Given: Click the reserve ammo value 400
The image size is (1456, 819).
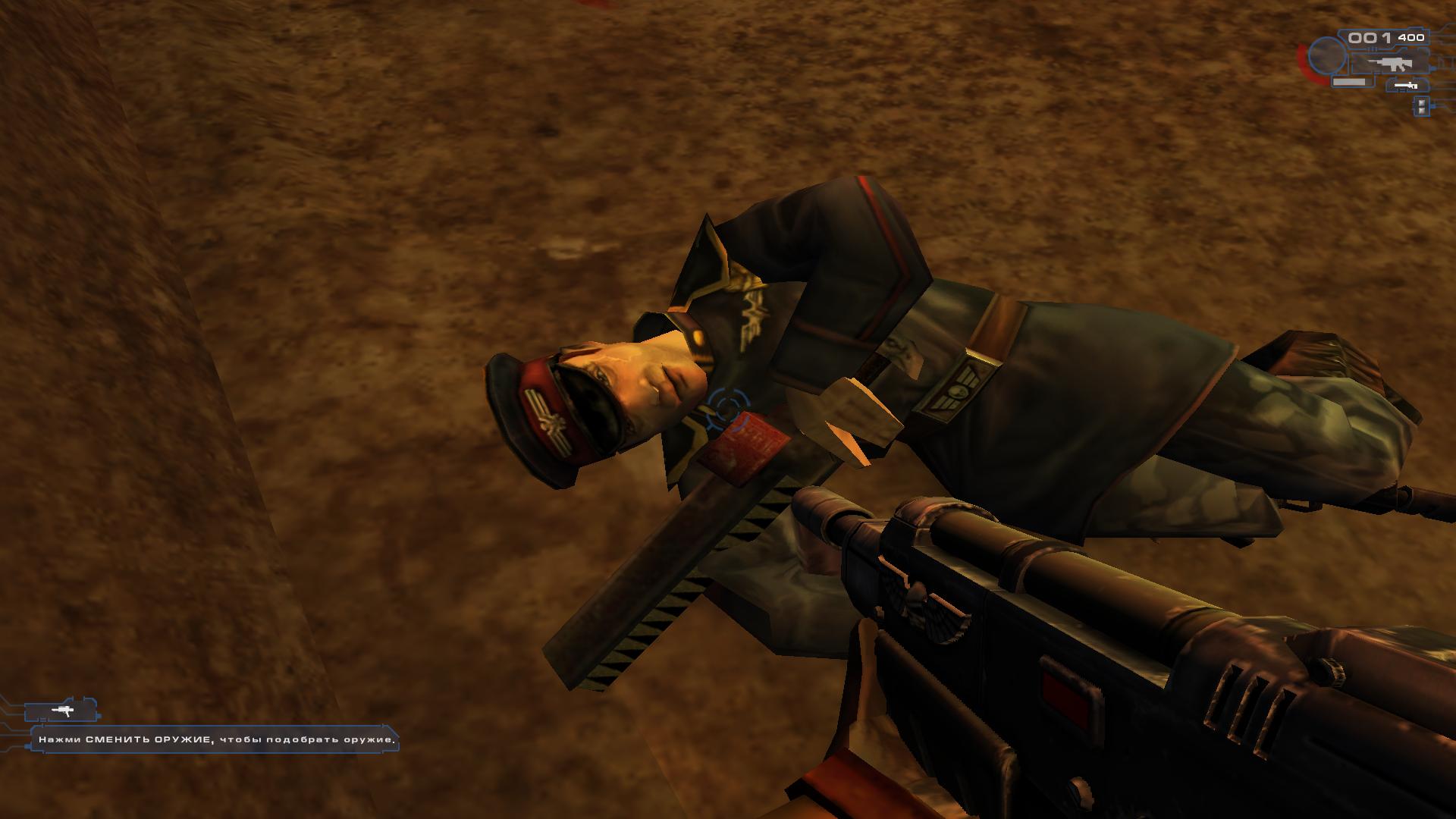Looking at the screenshot, I should 1411,37.
